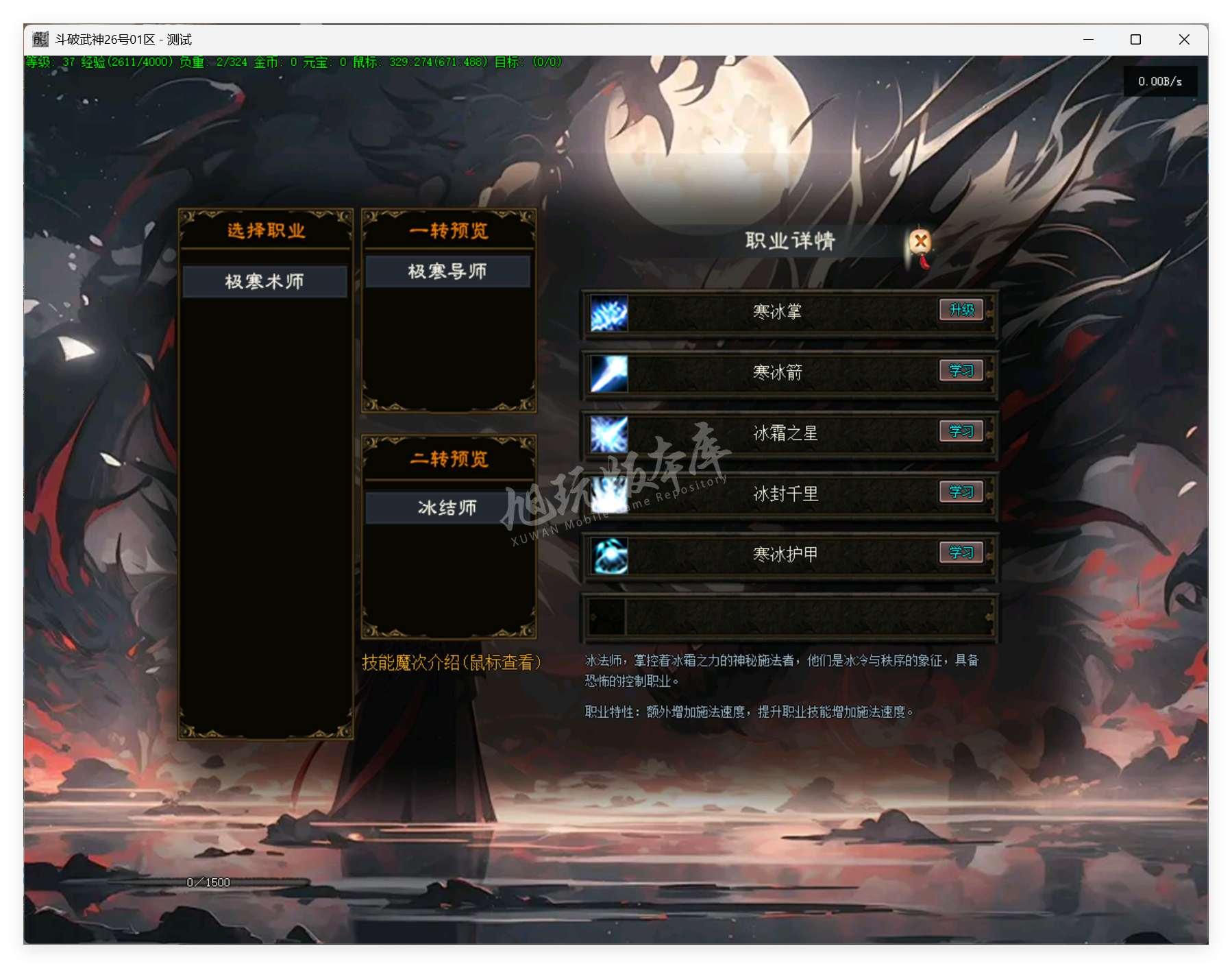Select the 极寒导师 first-rank preview entry
1232x968 pixels.
point(447,271)
